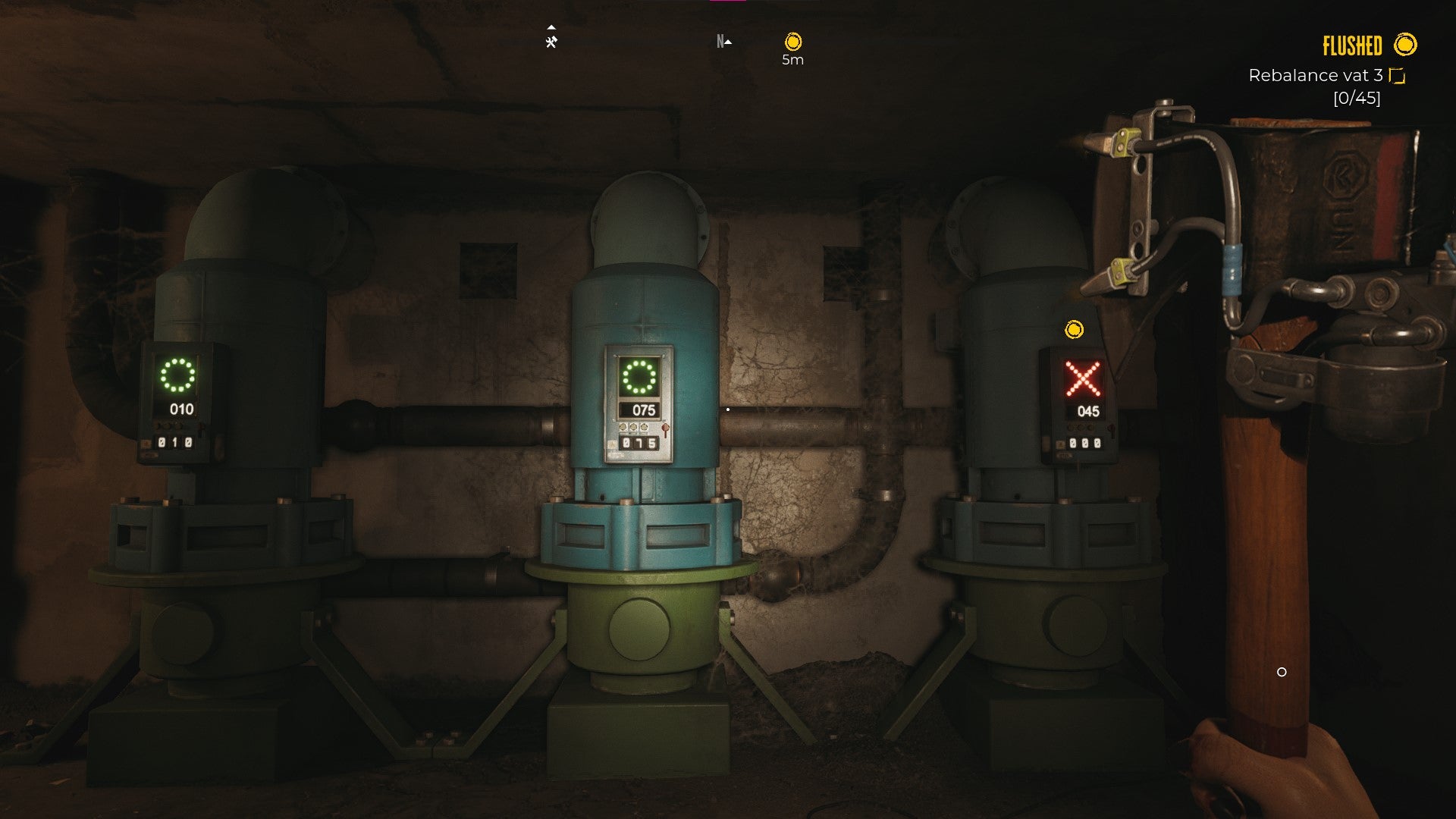Screen dimensions: 1456x819
Task: Select the FLUSHED quest tracker title
Action: (1352, 46)
